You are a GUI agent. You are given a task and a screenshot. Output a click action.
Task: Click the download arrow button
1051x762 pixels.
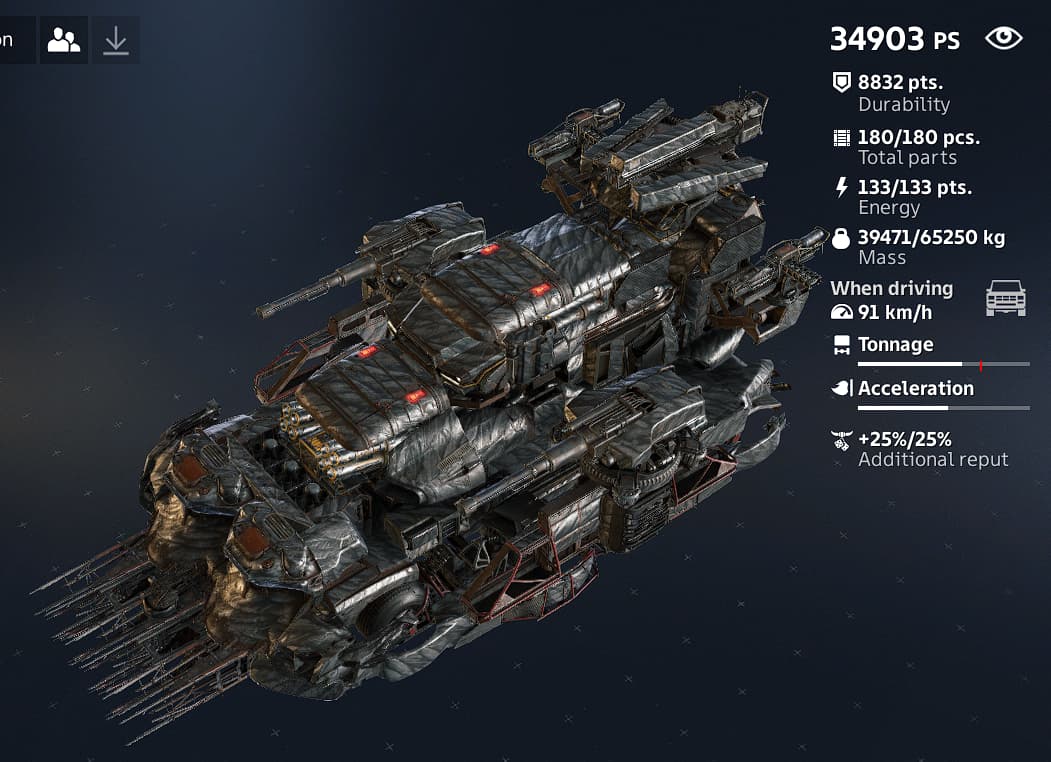[116, 40]
